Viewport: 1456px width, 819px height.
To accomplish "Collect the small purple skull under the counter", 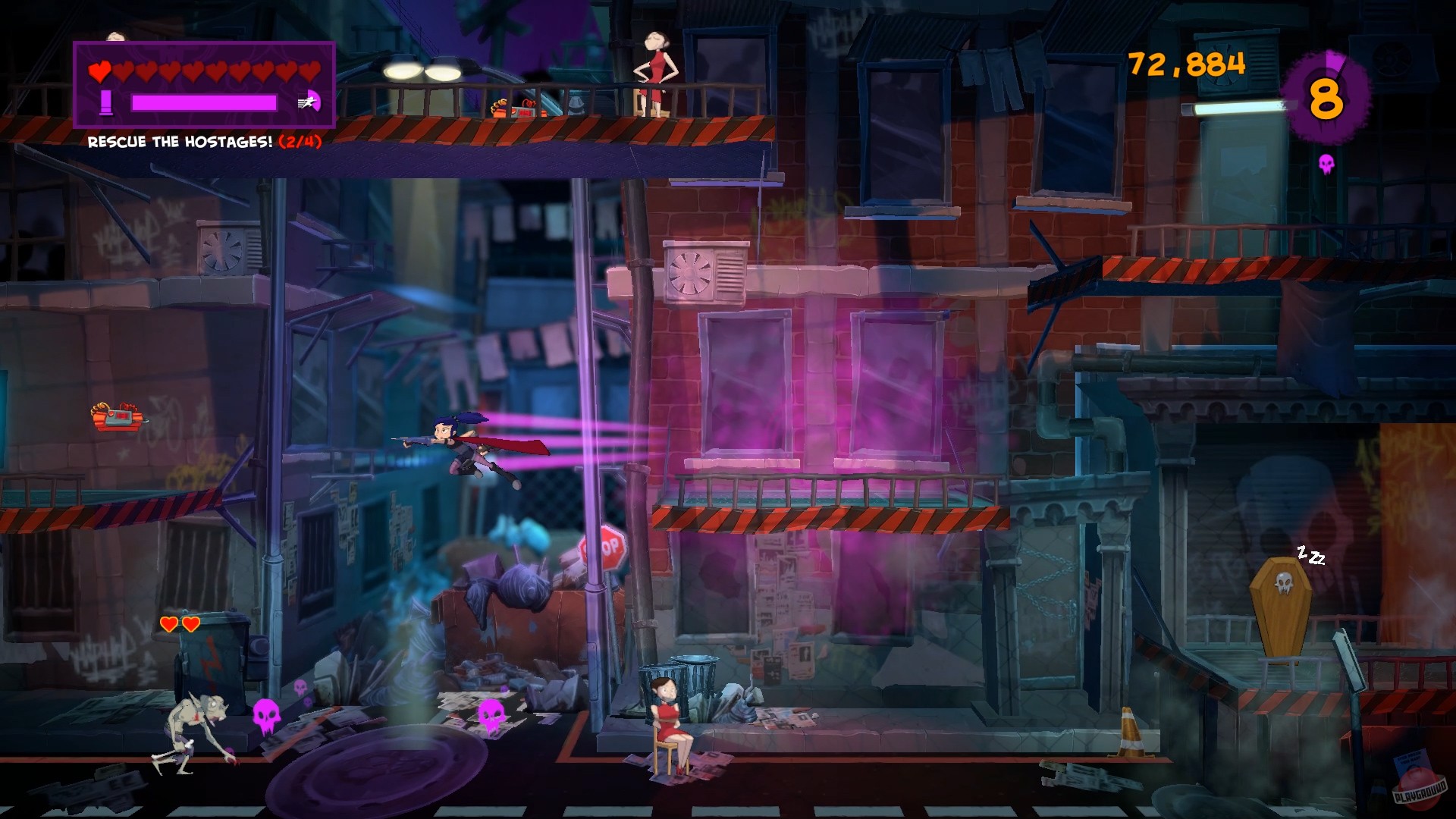I will coord(1326,164).
